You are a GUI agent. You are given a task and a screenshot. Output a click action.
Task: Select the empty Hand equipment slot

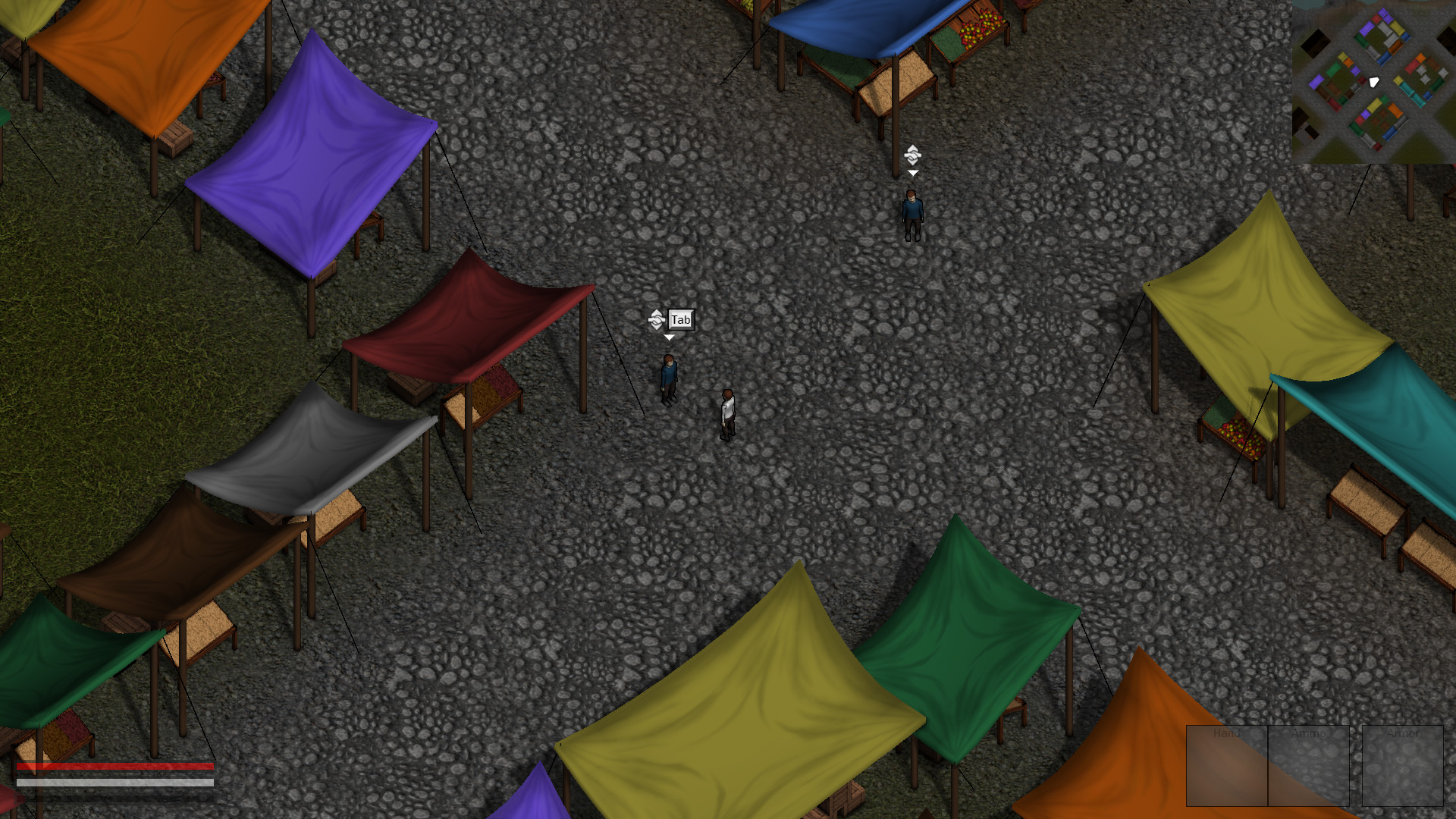pyautogui.click(x=1226, y=766)
